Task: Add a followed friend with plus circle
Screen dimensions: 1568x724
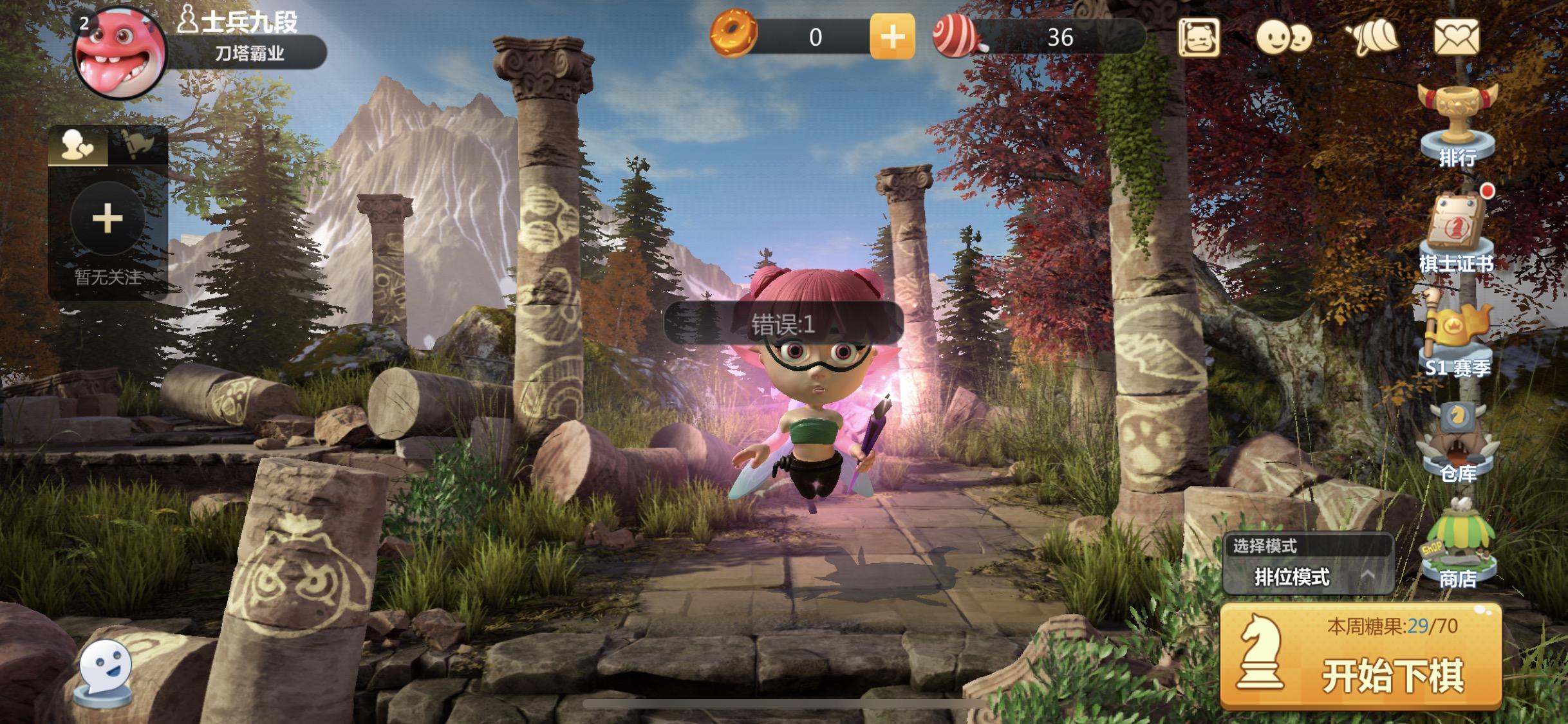Action: [107, 219]
